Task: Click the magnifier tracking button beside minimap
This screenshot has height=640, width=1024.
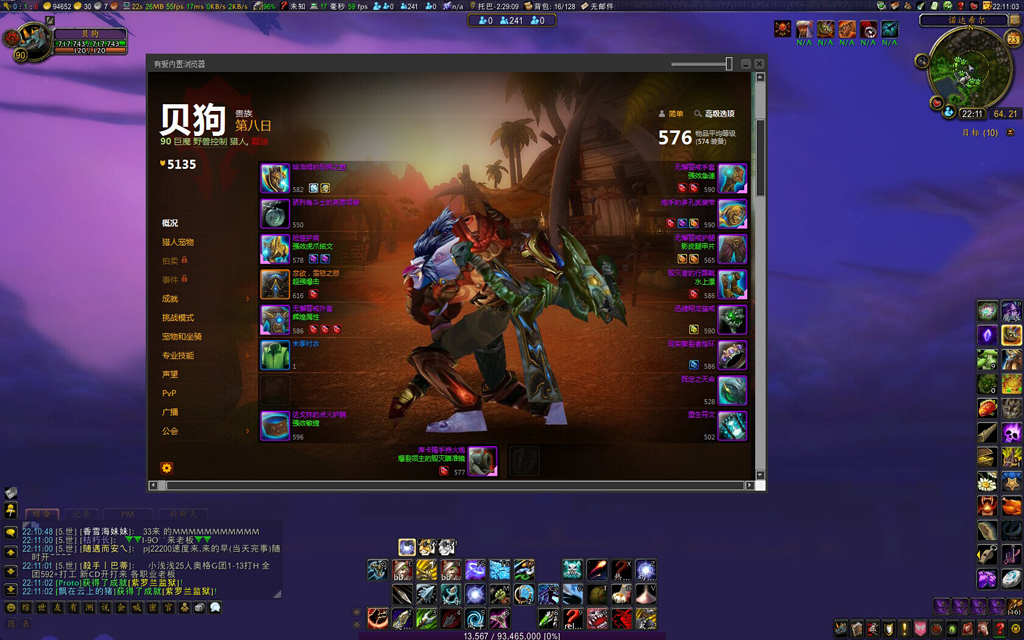Action: (924, 62)
